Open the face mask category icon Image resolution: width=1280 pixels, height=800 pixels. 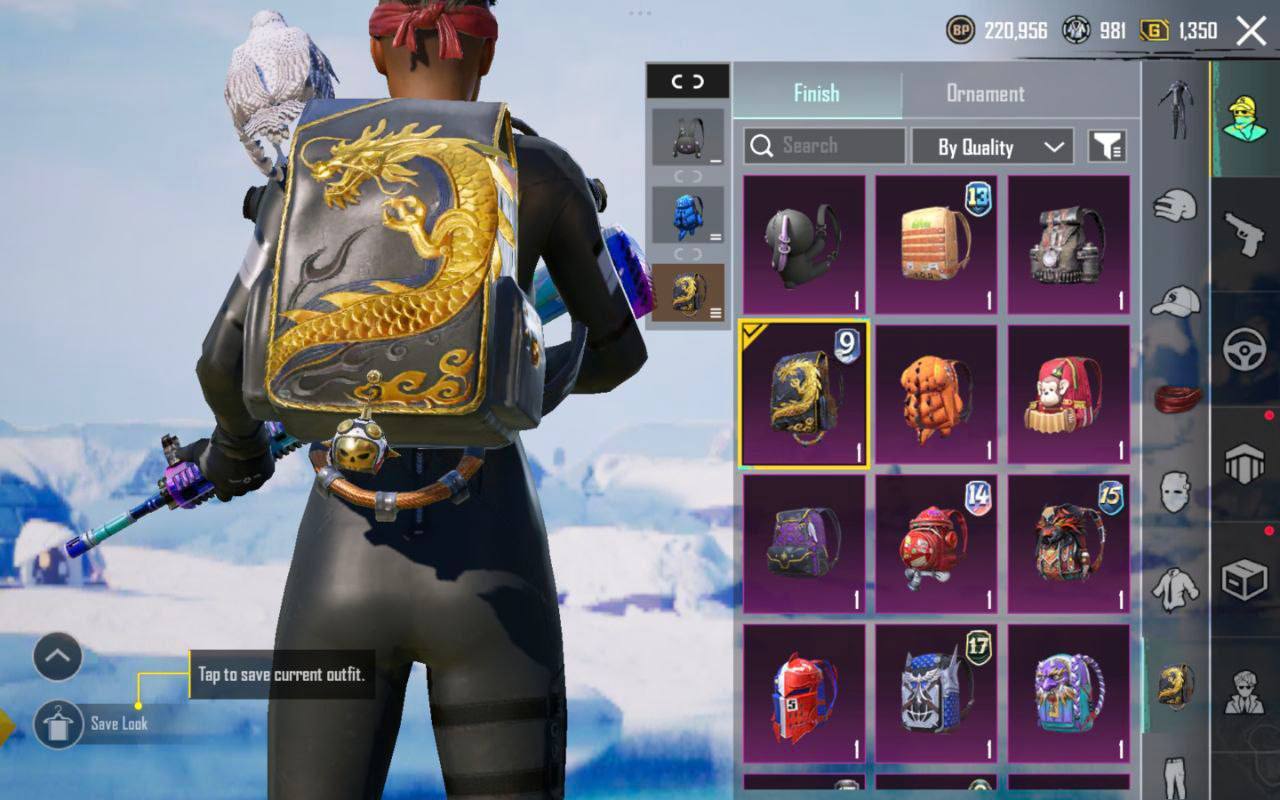1175,492
